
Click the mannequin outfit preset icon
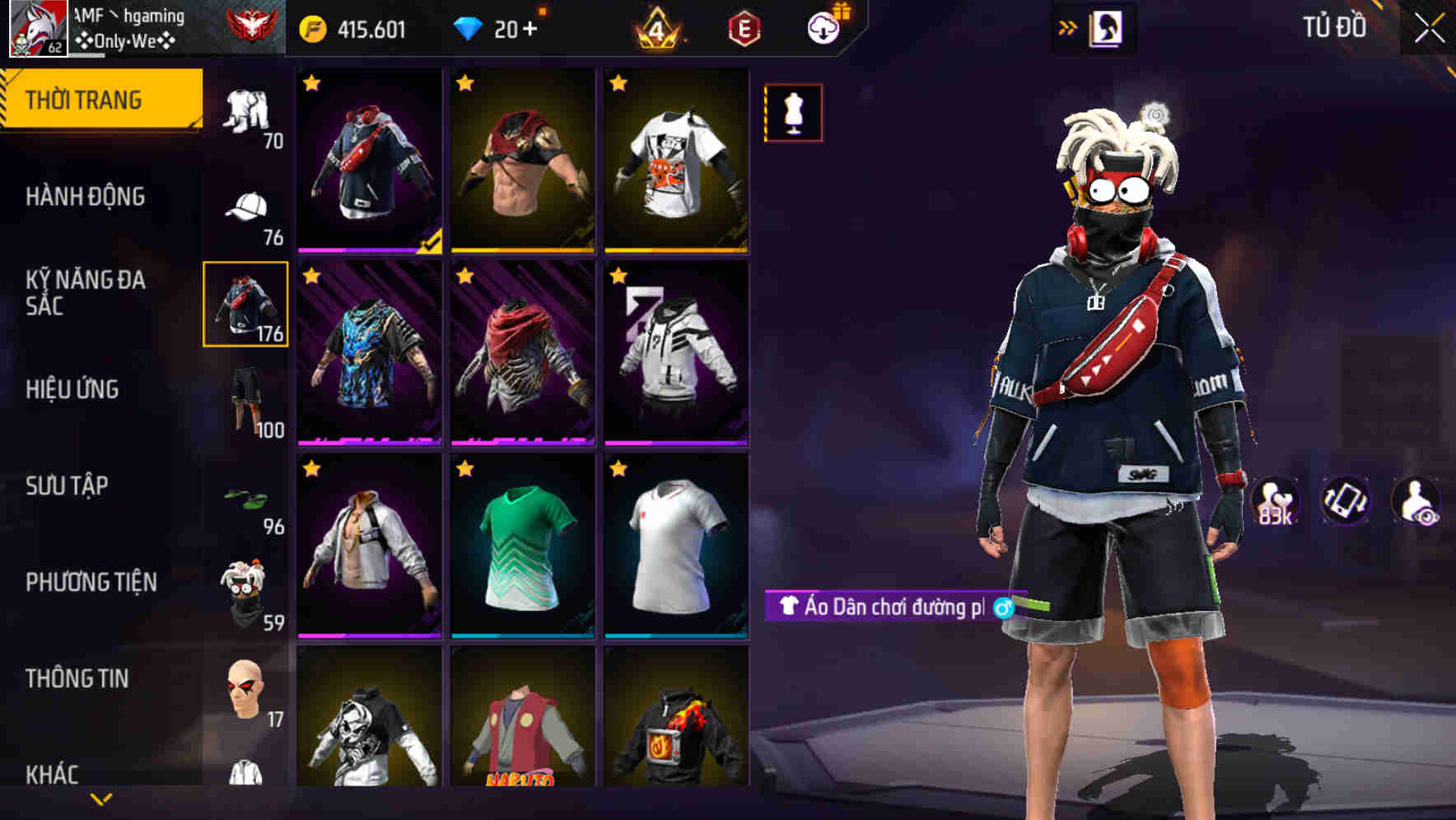[x=792, y=115]
